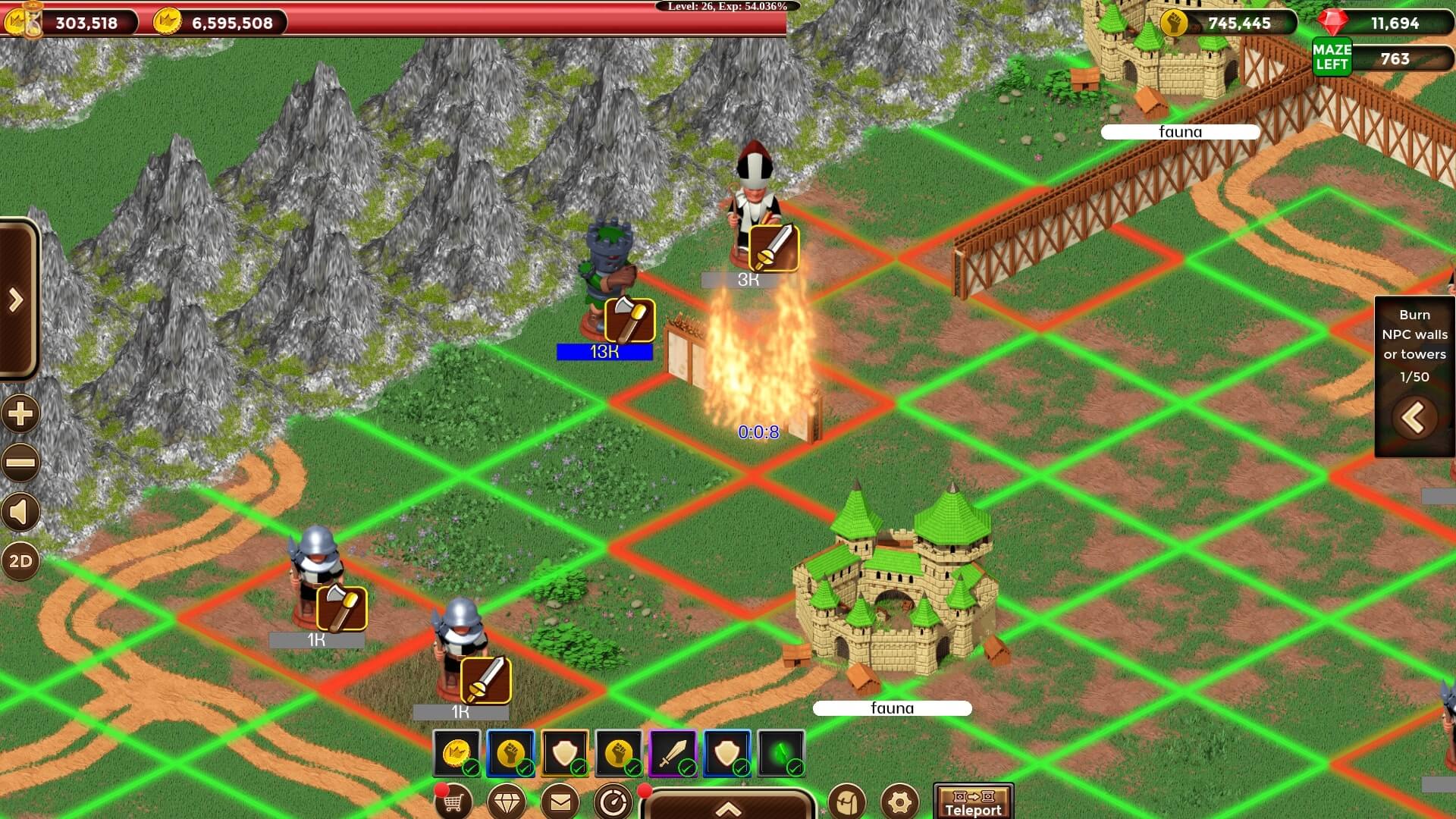Toggle the sound speaker button
The image size is (1456, 819).
coord(20,513)
